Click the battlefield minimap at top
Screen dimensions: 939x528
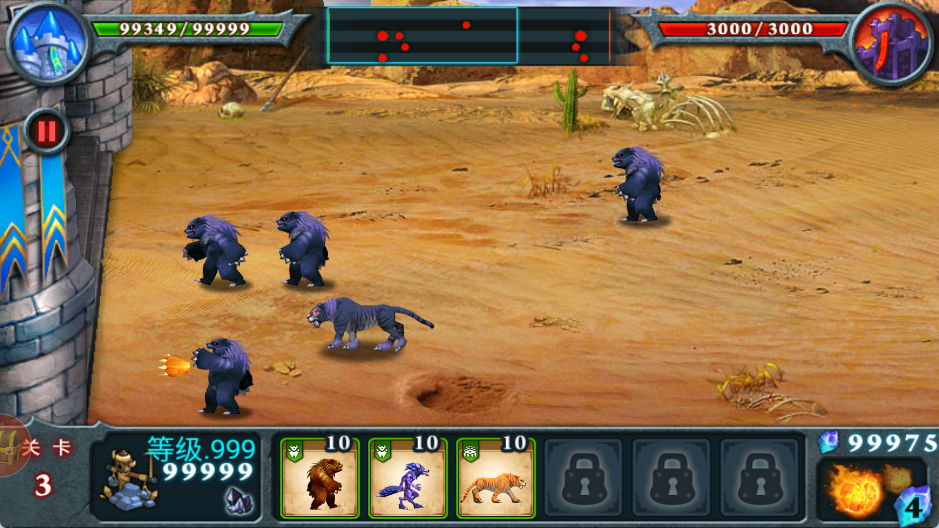[x=422, y=36]
